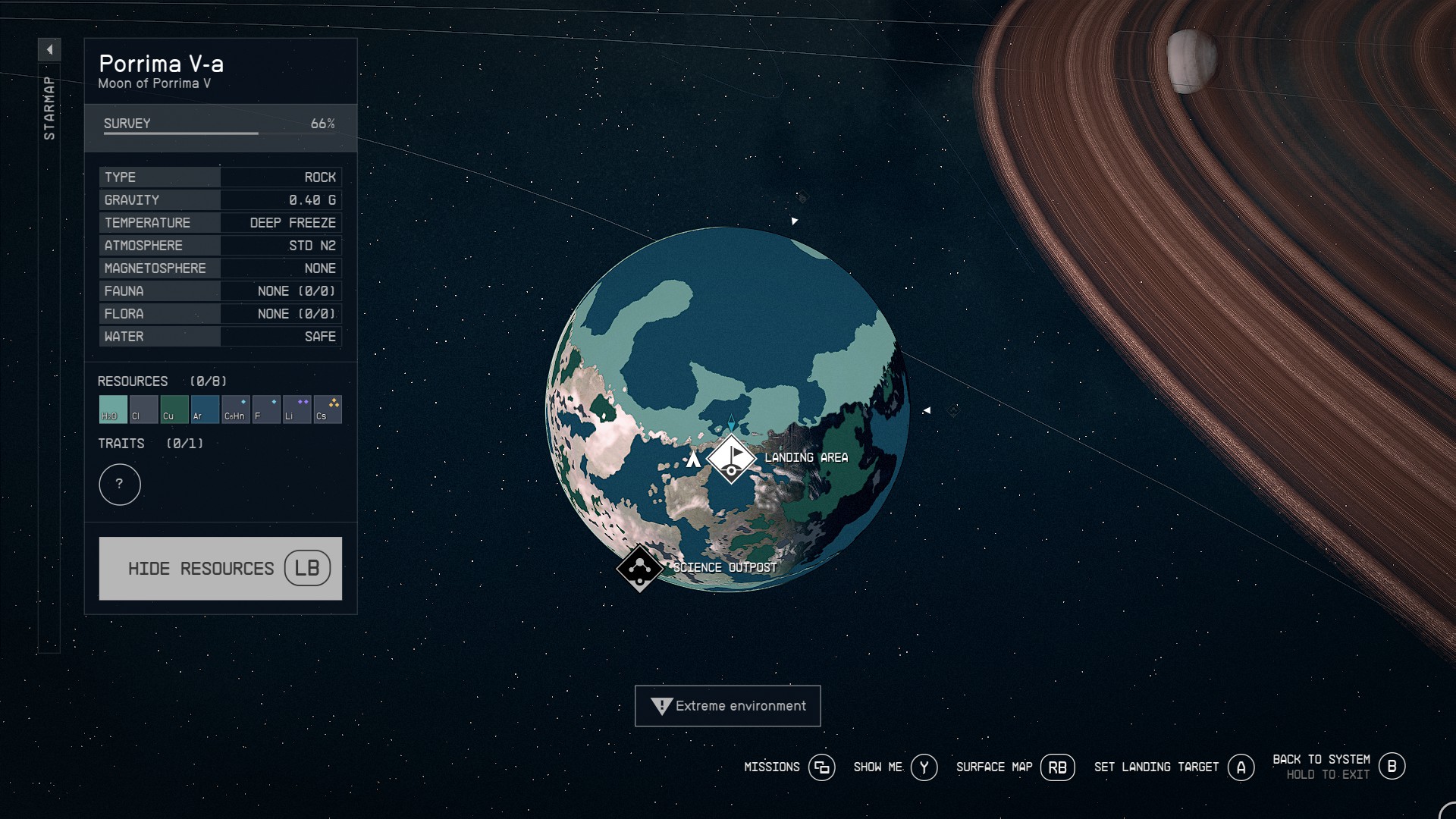Select the Li resource icon
Image resolution: width=1456 pixels, height=819 pixels.
tap(297, 409)
